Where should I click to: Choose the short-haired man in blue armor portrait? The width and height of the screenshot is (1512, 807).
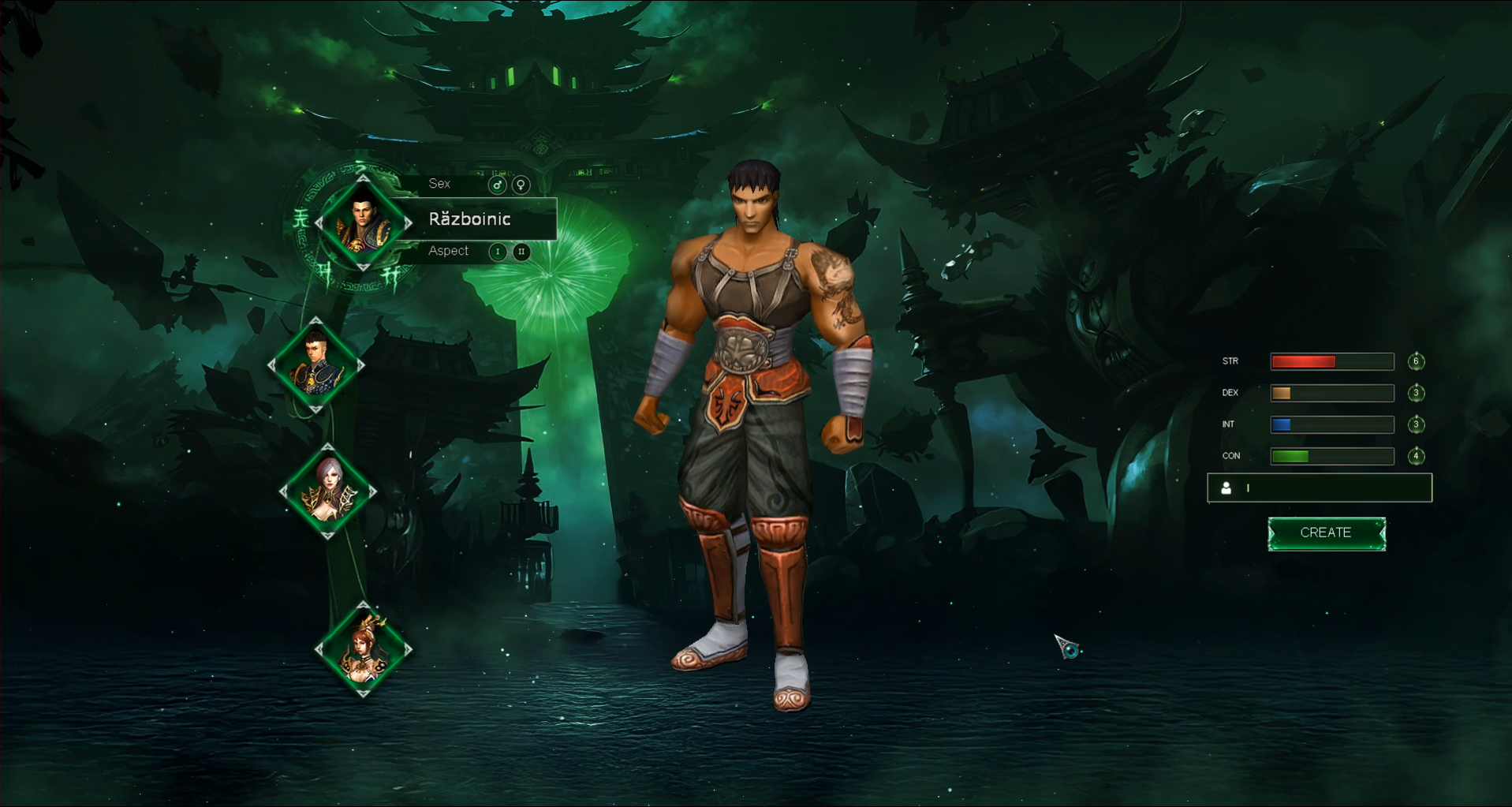(316, 365)
